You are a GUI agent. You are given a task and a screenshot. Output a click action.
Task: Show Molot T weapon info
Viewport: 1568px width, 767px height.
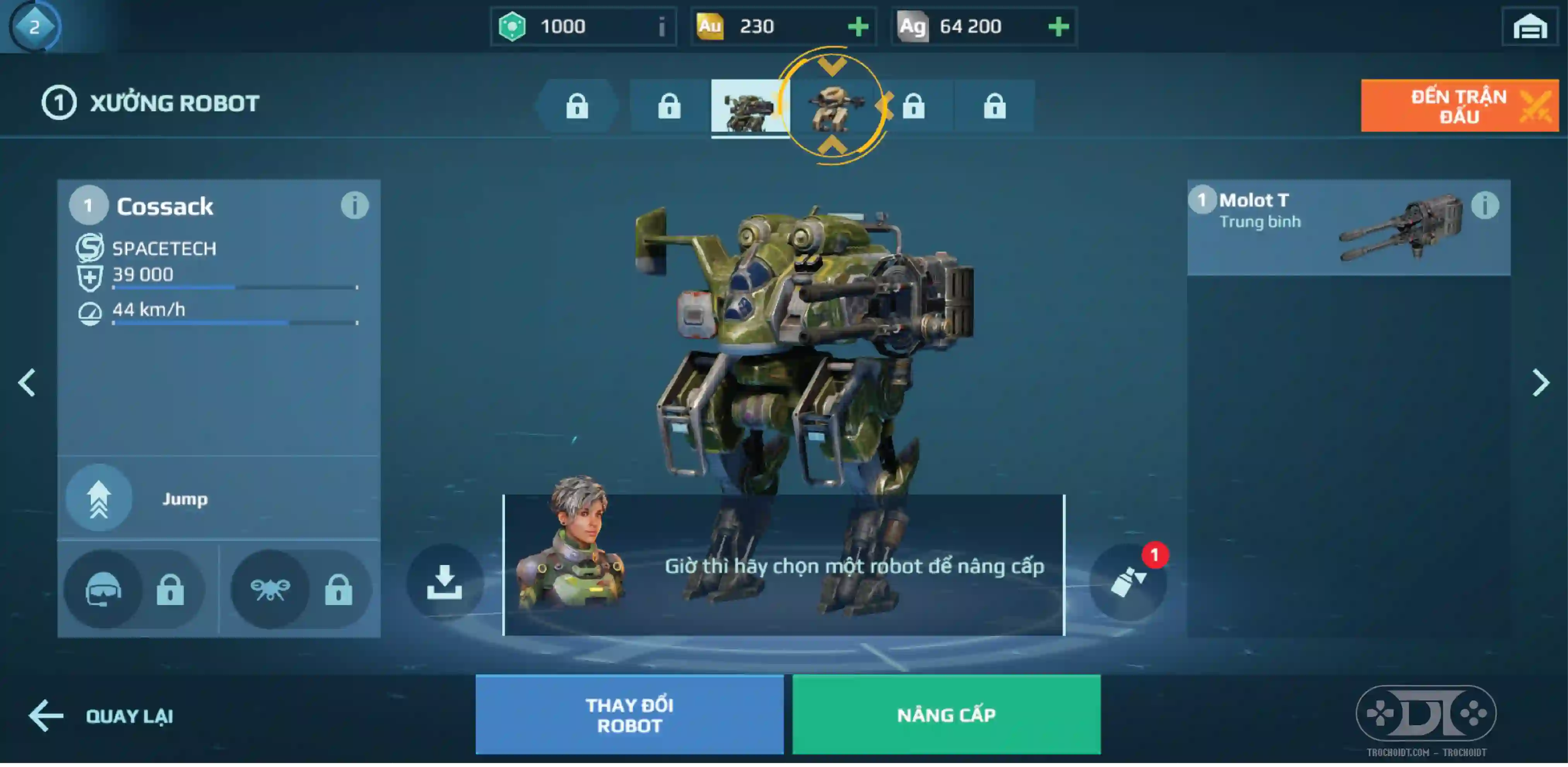point(1484,206)
